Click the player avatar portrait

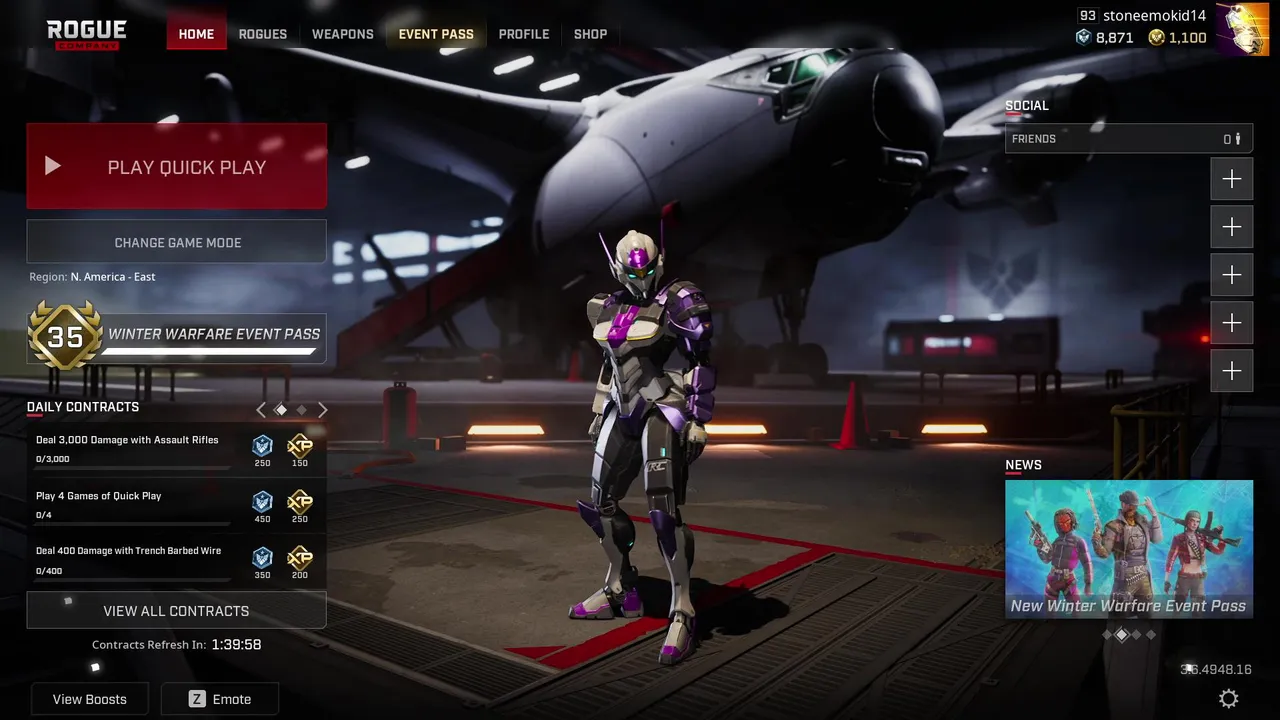pyautogui.click(x=1243, y=28)
